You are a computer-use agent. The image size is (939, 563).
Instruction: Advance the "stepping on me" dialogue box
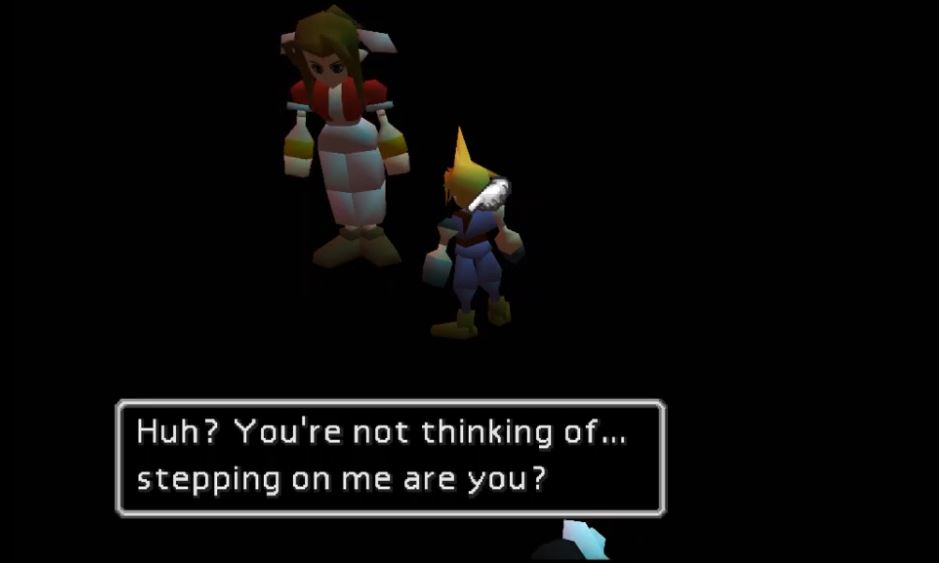tap(390, 457)
